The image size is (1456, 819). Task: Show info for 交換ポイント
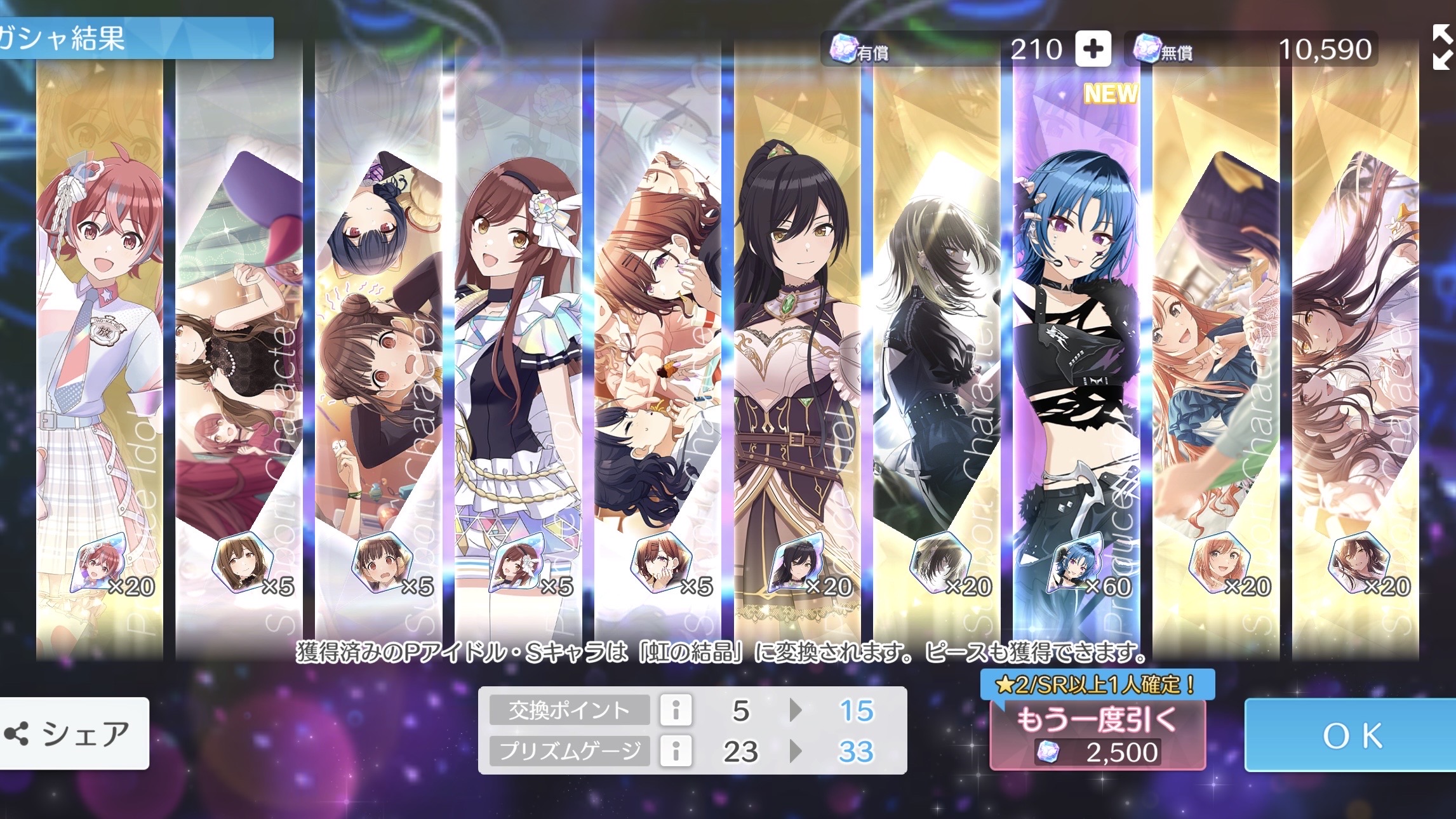tap(676, 710)
